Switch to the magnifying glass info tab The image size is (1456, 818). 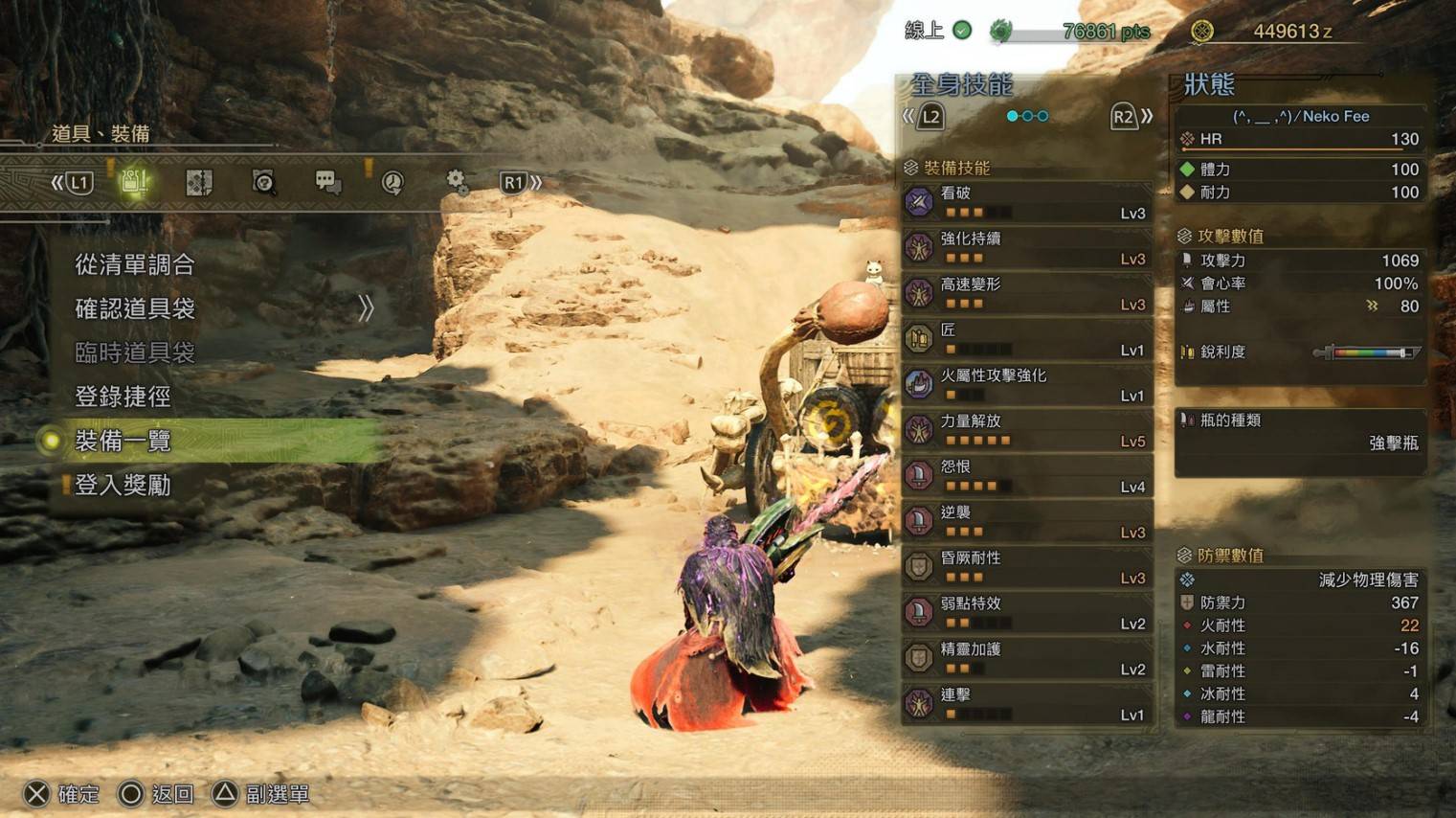263,182
